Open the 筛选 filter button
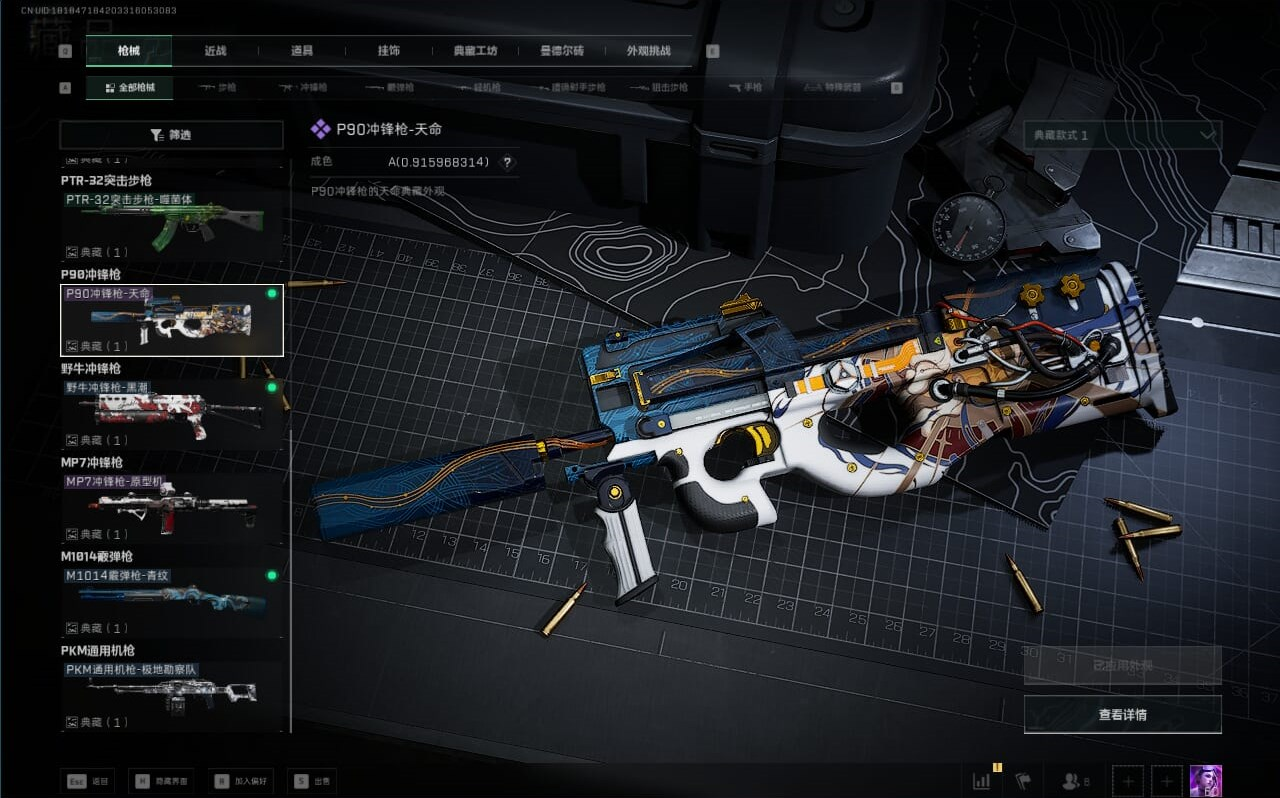This screenshot has height=798, width=1280. 171,135
